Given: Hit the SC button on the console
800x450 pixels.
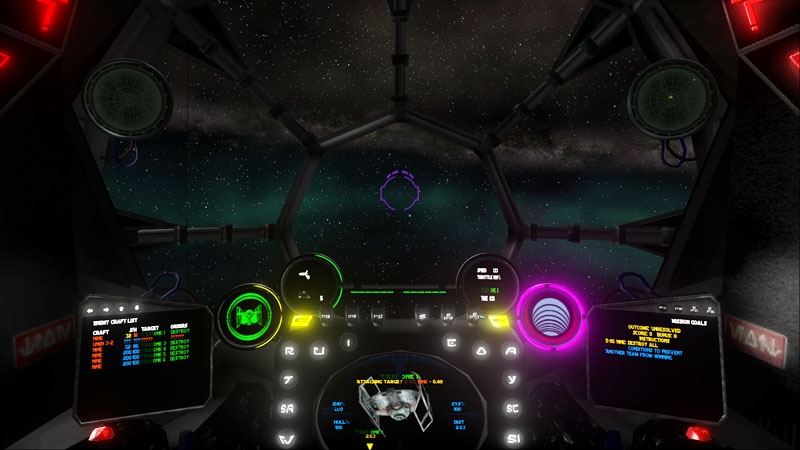Looking at the screenshot, I should pos(513,409).
